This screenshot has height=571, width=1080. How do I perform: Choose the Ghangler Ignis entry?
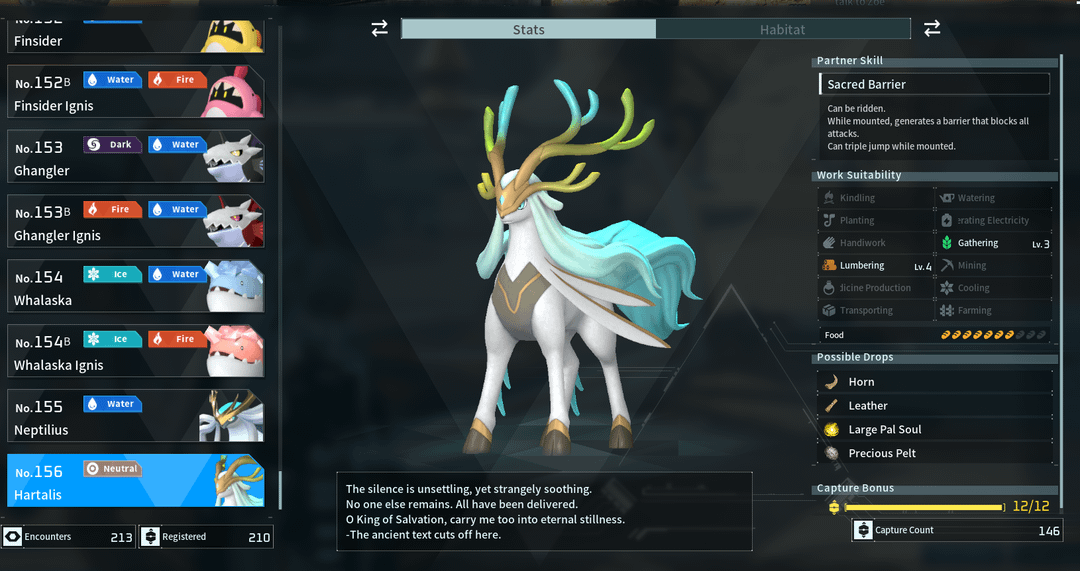[136, 222]
